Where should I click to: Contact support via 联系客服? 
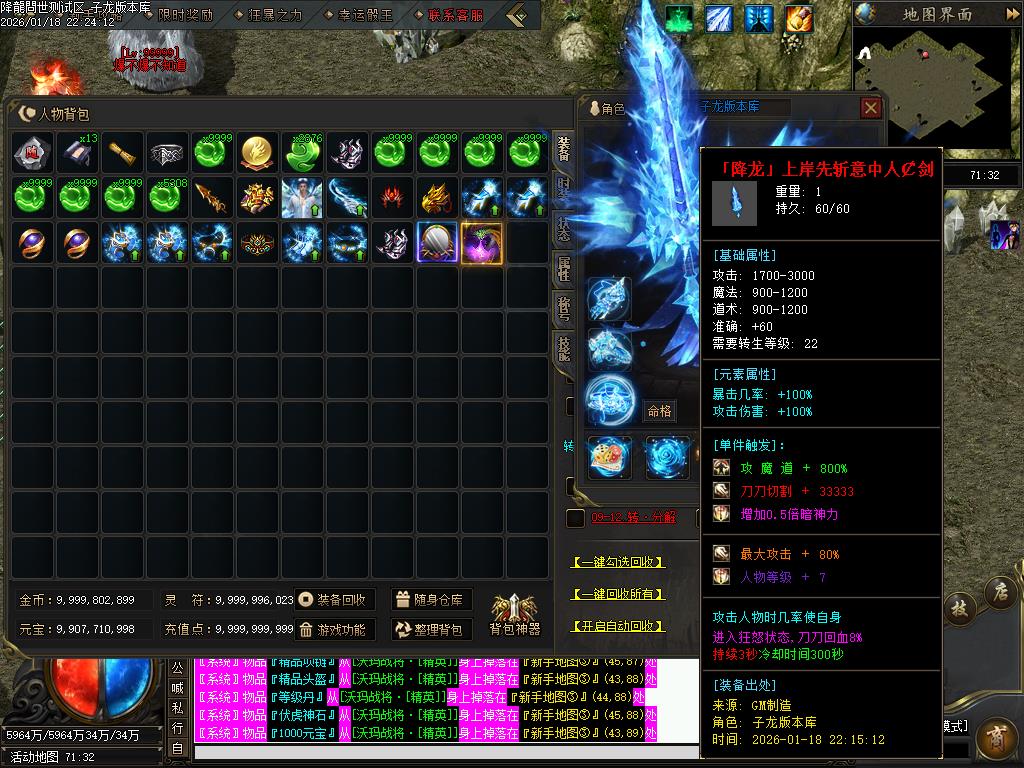click(454, 15)
